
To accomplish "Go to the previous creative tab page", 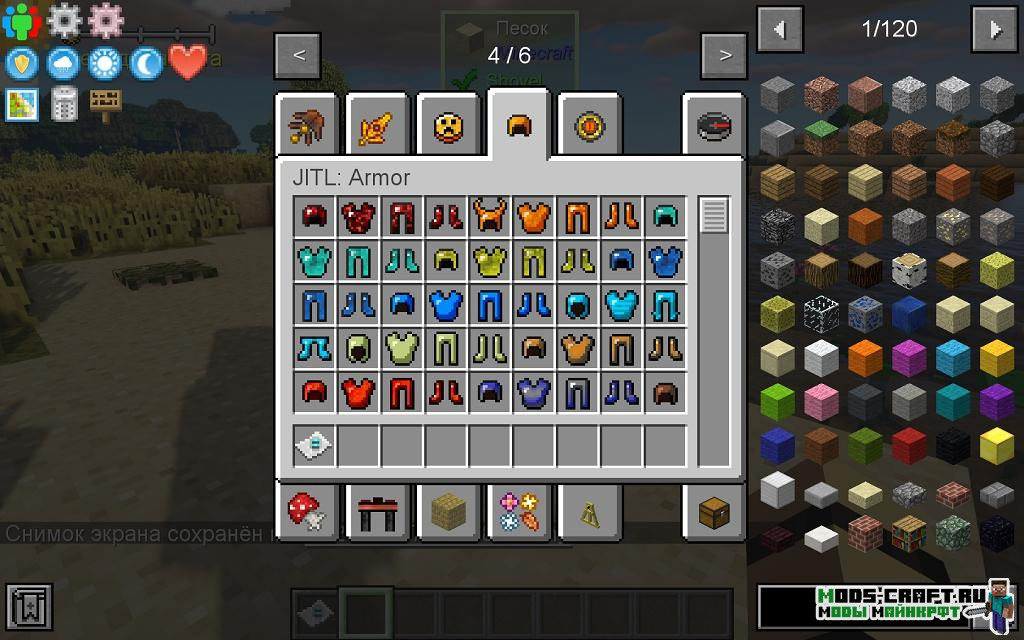I will click(299, 55).
